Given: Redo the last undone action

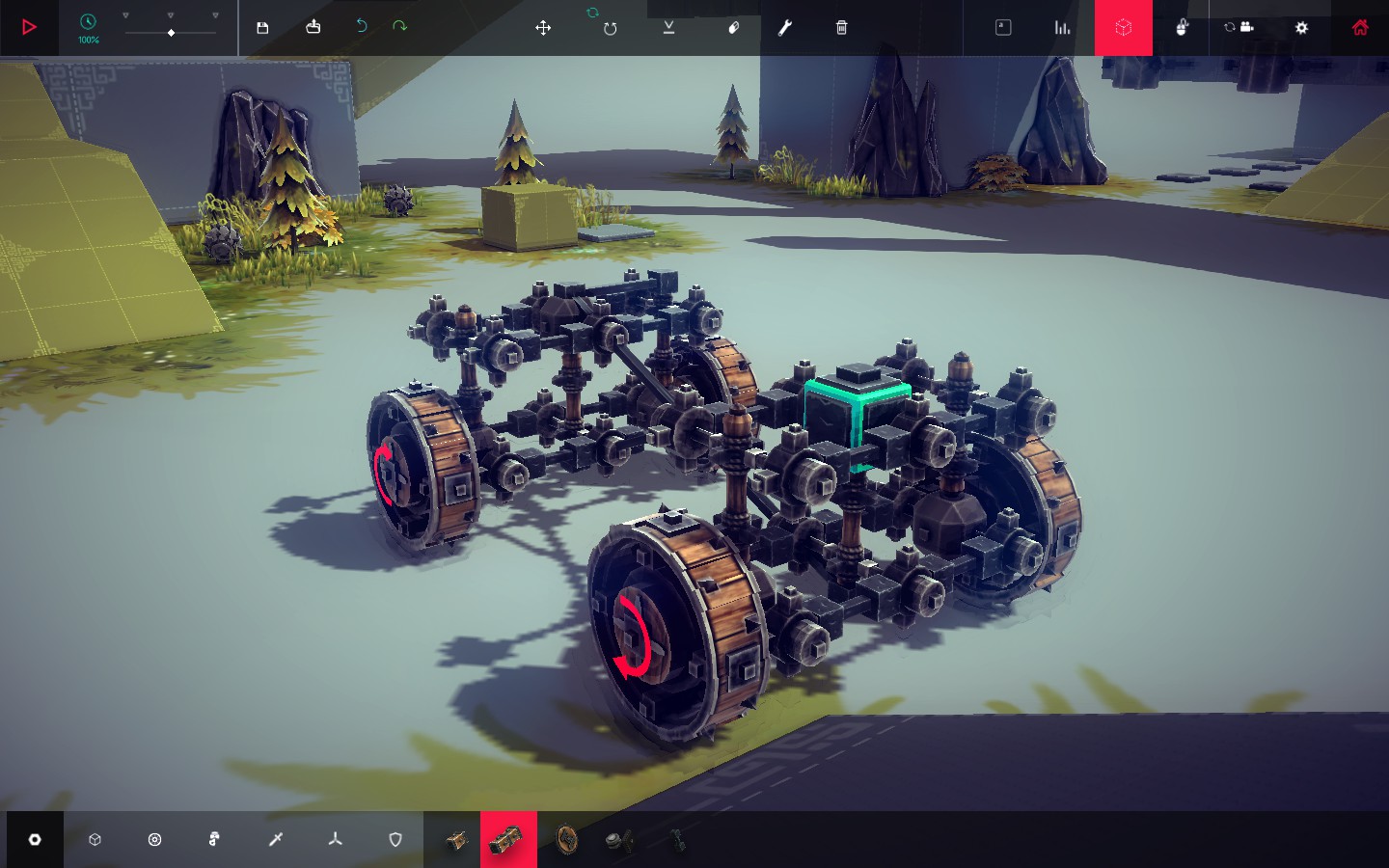Looking at the screenshot, I should coord(399,27).
